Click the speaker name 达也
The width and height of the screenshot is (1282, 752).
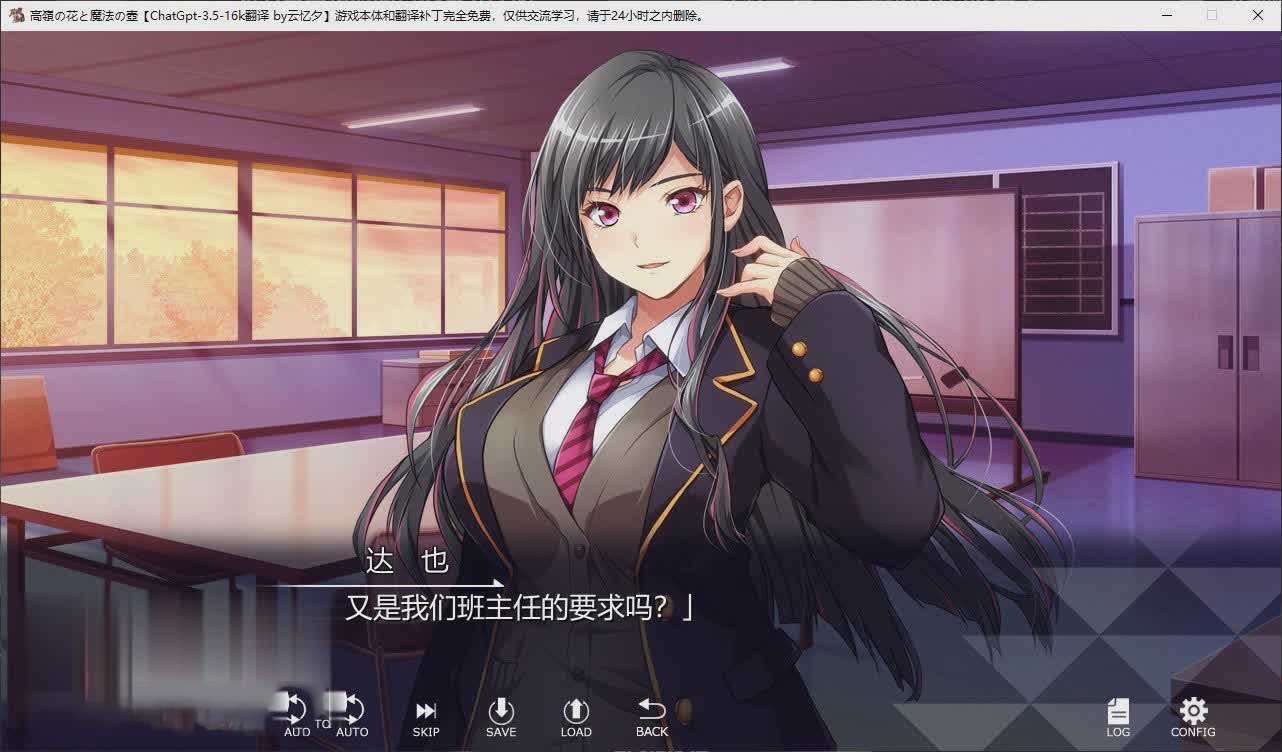[404, 562]
